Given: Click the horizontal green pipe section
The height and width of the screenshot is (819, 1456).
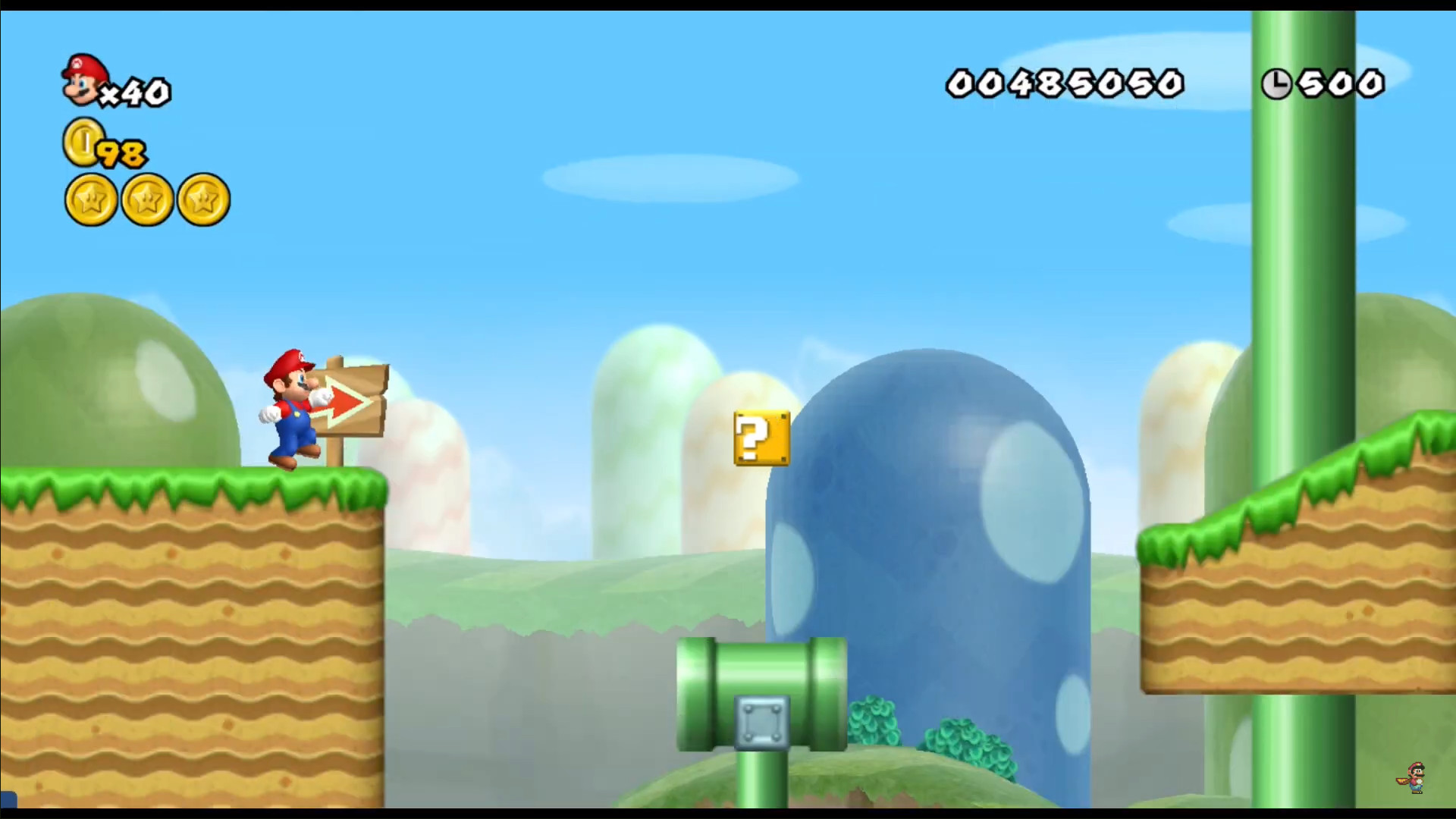Looking at the screenshot, I should [758, 667].
